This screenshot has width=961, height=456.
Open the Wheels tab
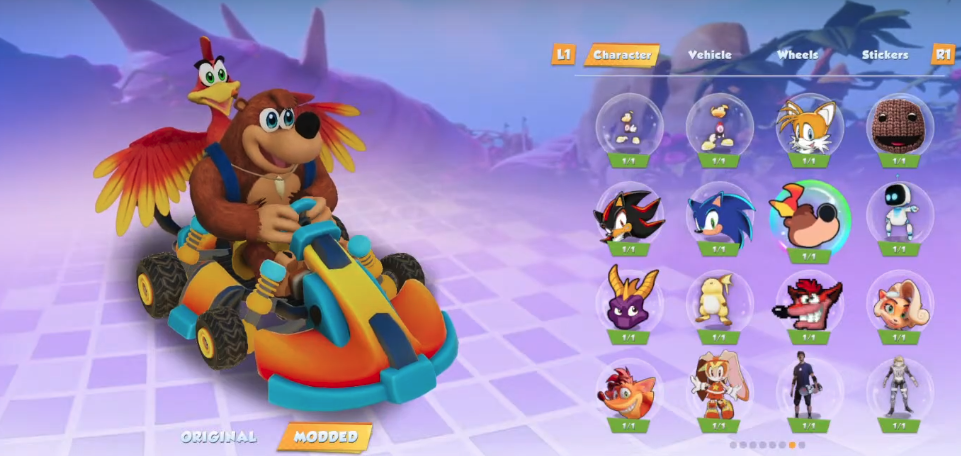(797, 55)
